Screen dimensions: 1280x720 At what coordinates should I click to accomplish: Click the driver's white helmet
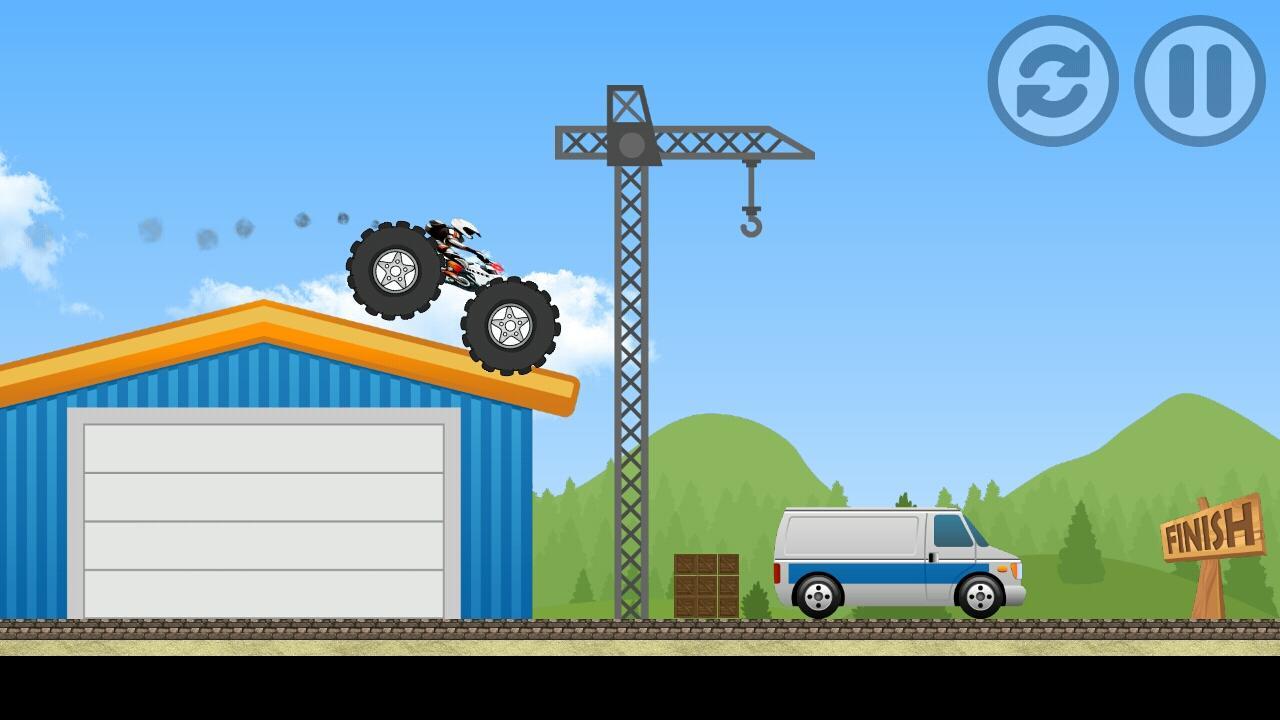[459, 228]
